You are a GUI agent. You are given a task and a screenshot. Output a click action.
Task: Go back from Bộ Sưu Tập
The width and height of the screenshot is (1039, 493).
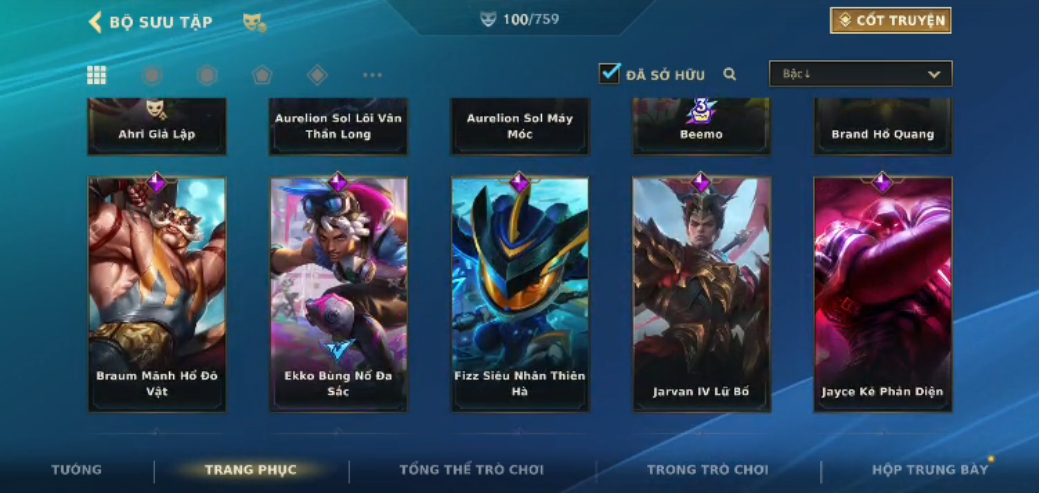tap(96, 22)
